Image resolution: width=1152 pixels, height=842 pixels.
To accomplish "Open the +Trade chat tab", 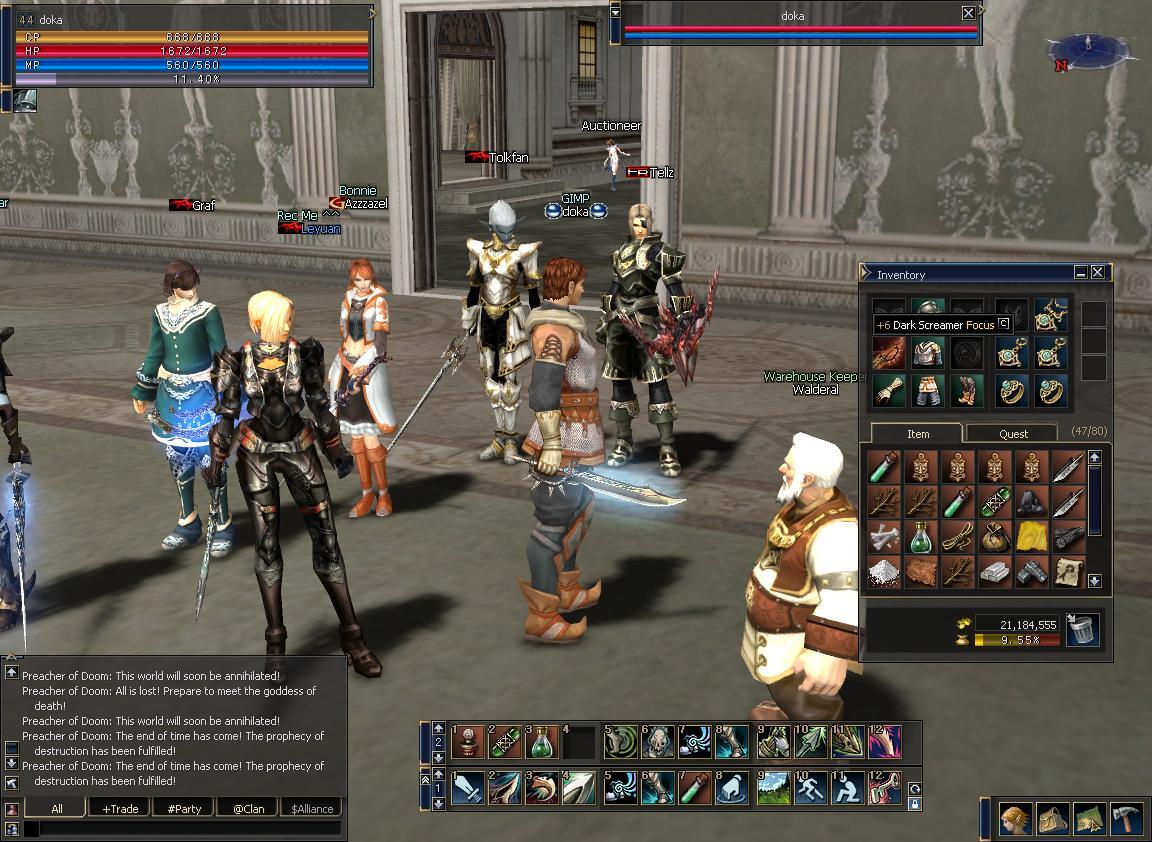I will [120, 808].
